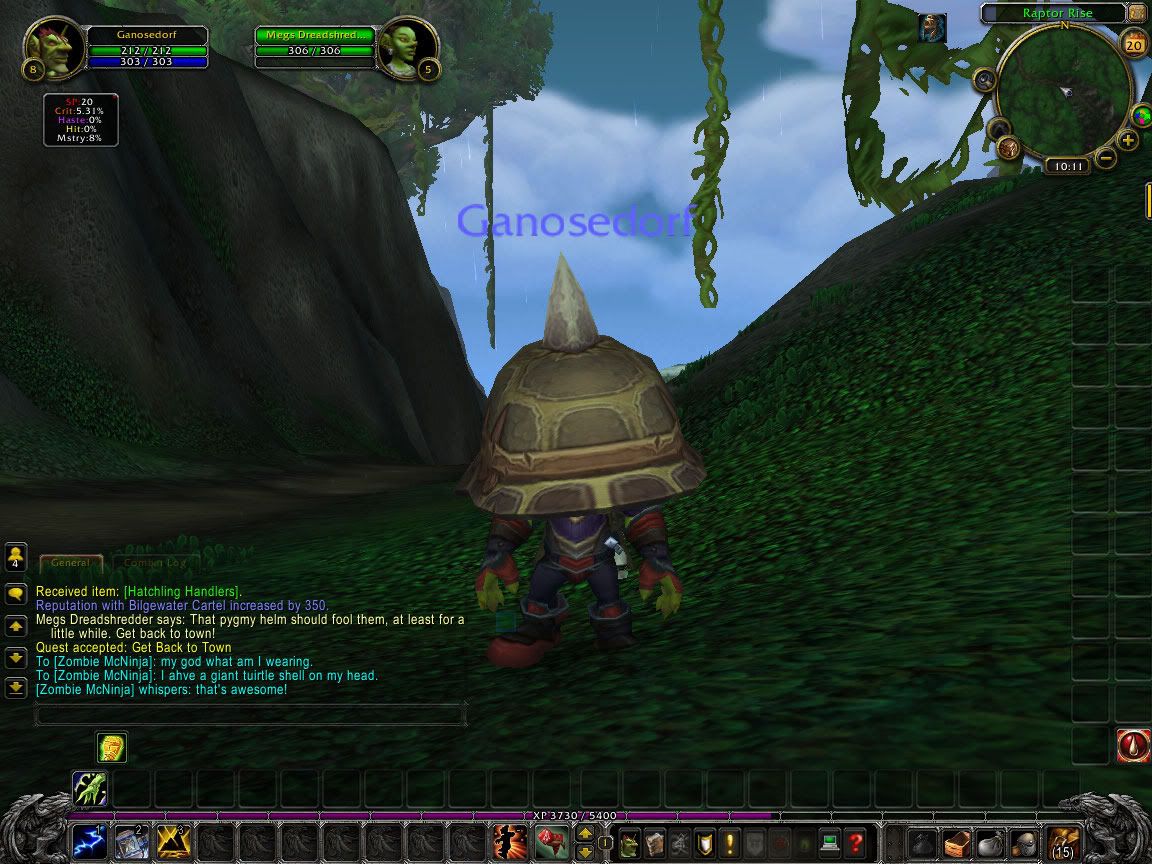Viewport: 1152px width, 864px height.
Task: Select the Megs Dreadshredder target portrait
Action: (408, 47)
